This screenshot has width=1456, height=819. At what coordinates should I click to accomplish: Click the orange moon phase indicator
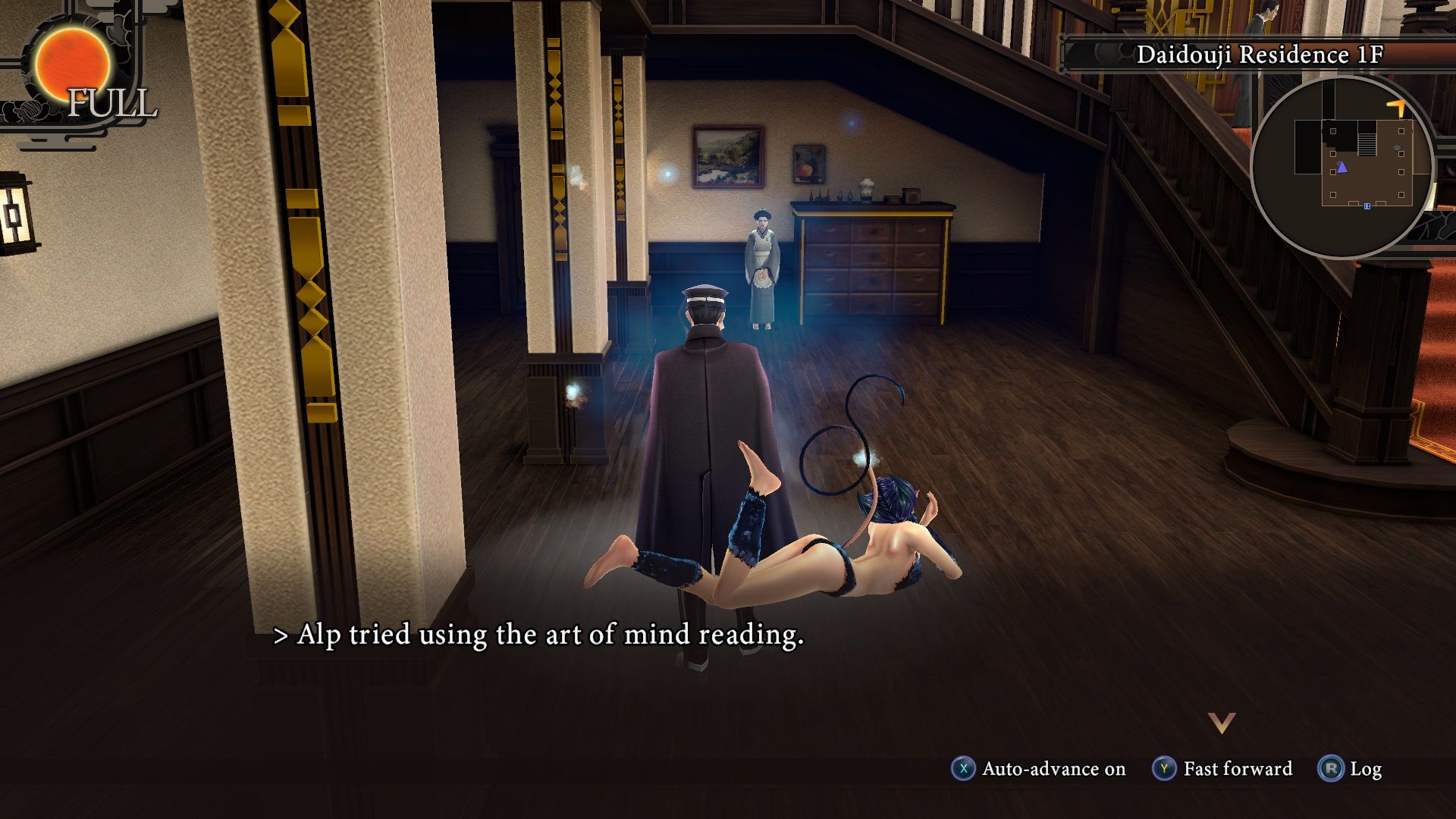tap(74, 64)
